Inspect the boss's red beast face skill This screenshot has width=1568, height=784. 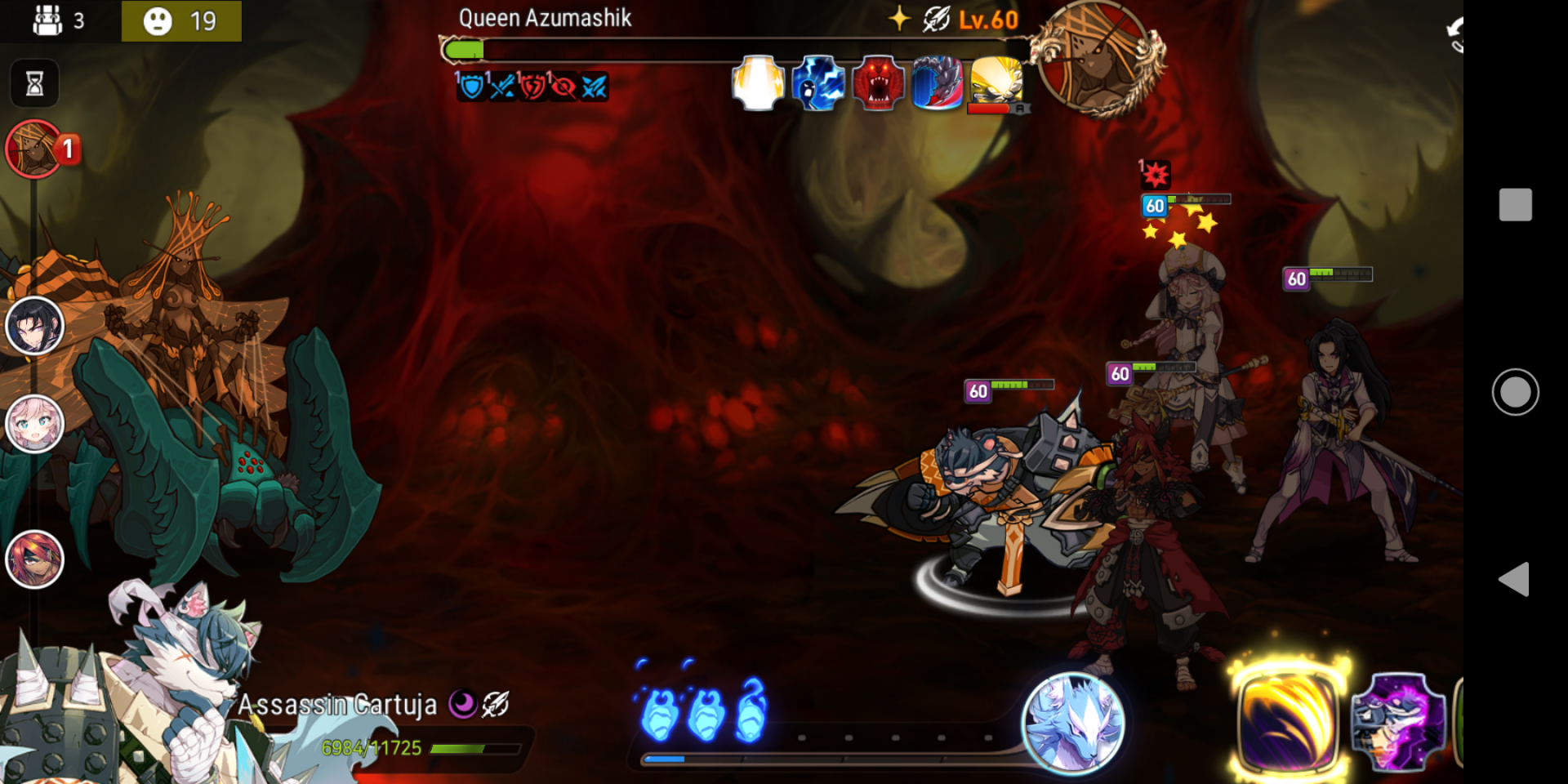878,82
